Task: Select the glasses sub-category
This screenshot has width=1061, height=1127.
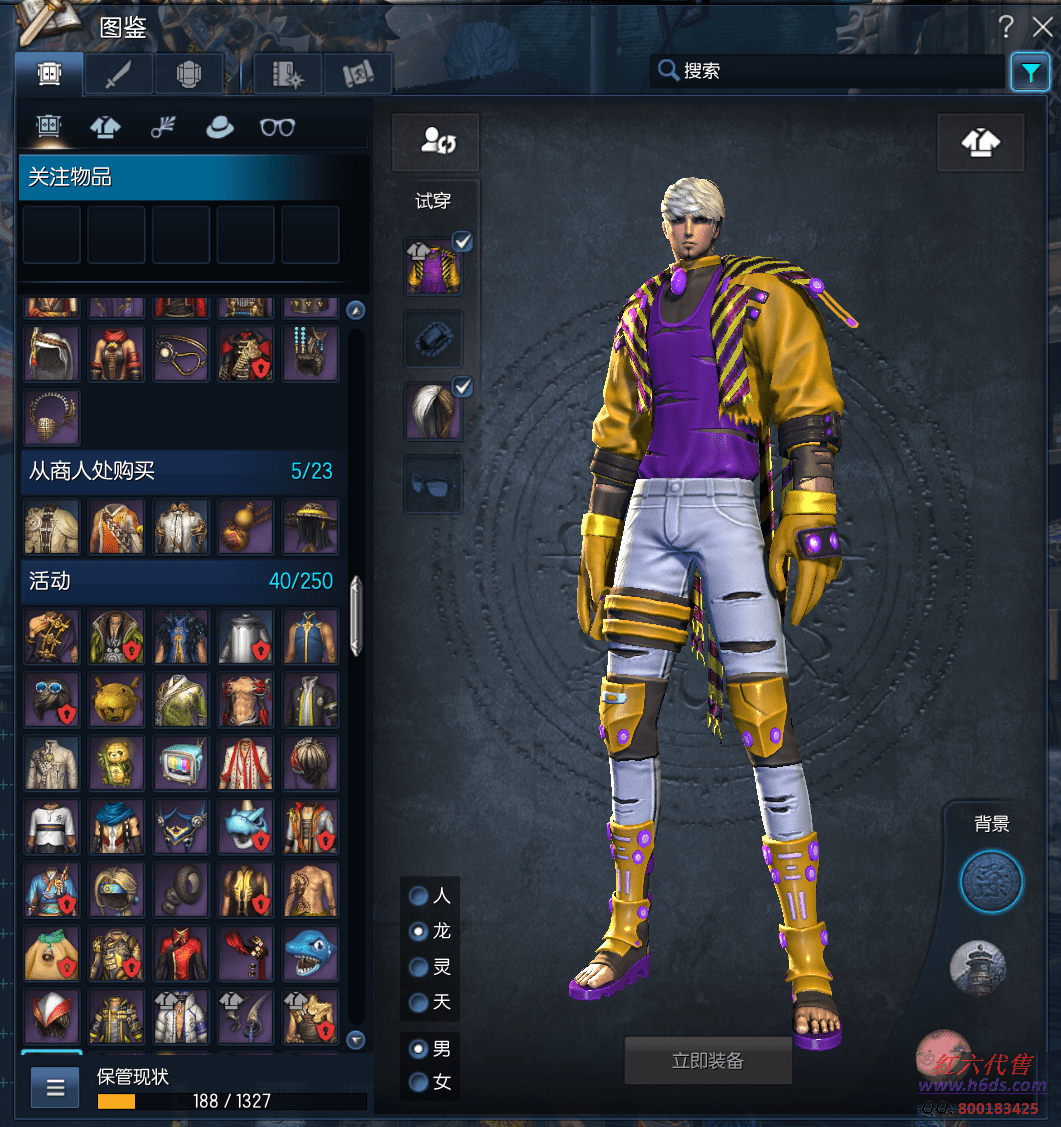Action: click(277, 127)
